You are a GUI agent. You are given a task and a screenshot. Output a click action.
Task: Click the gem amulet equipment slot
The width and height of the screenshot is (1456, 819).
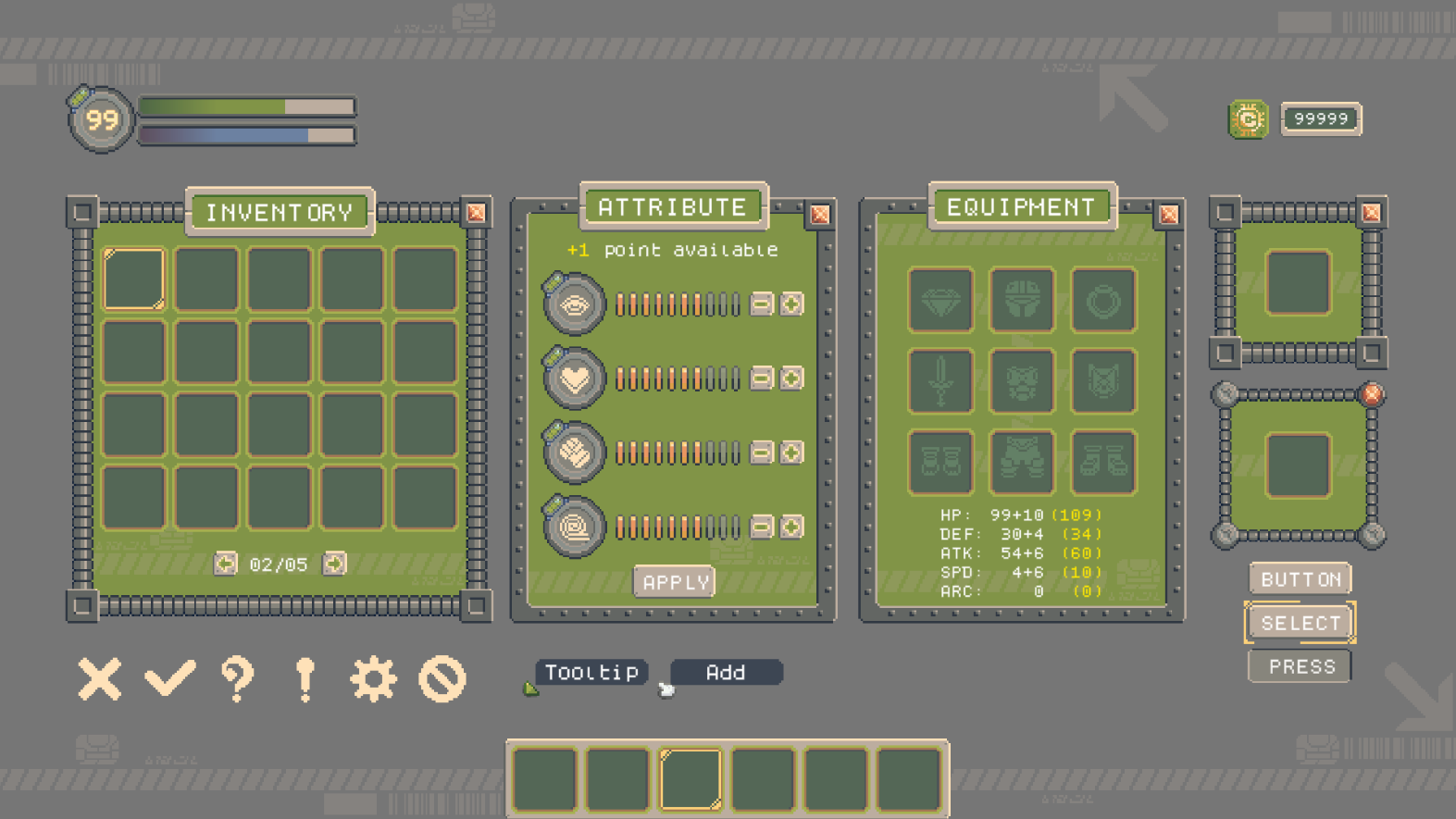[x=941, y=302]
